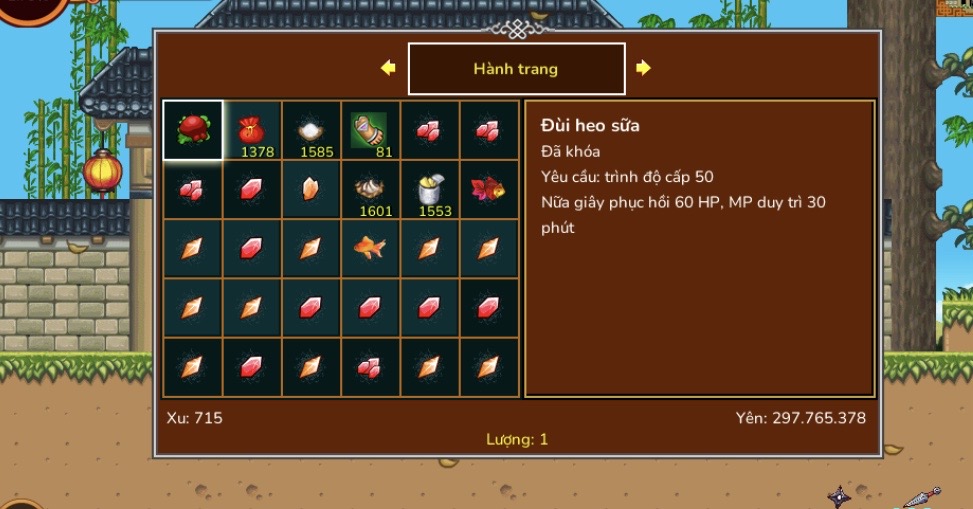The width and height of the screenshot is (973, 509).
Task: Pick the dumpling stack of 1601
Action: pos(370,190)
